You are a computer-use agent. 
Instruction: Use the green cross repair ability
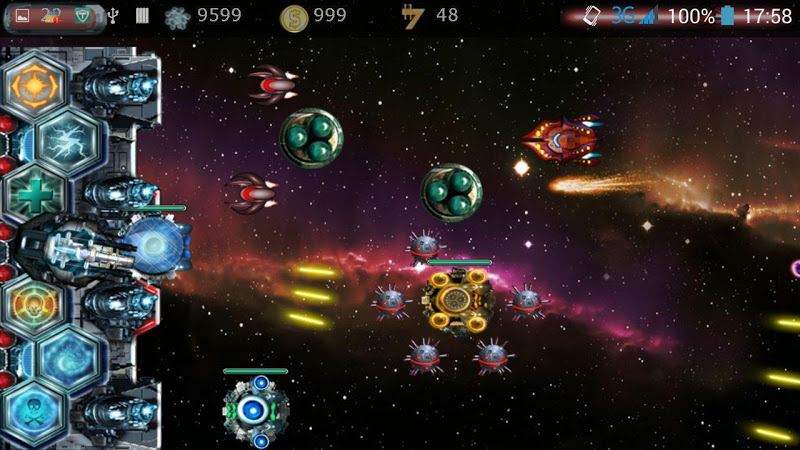pyautogui.click(x=34, y=195)
